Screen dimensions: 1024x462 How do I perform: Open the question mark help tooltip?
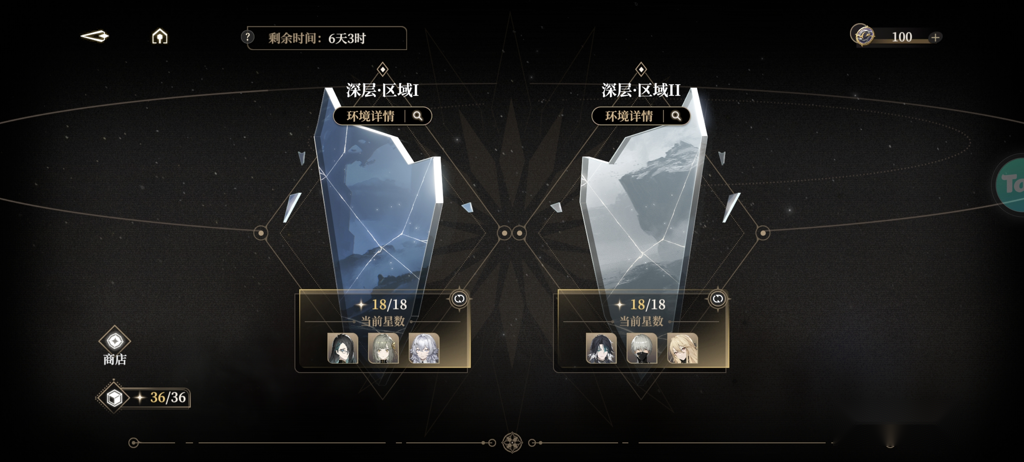tap(248, 37)
